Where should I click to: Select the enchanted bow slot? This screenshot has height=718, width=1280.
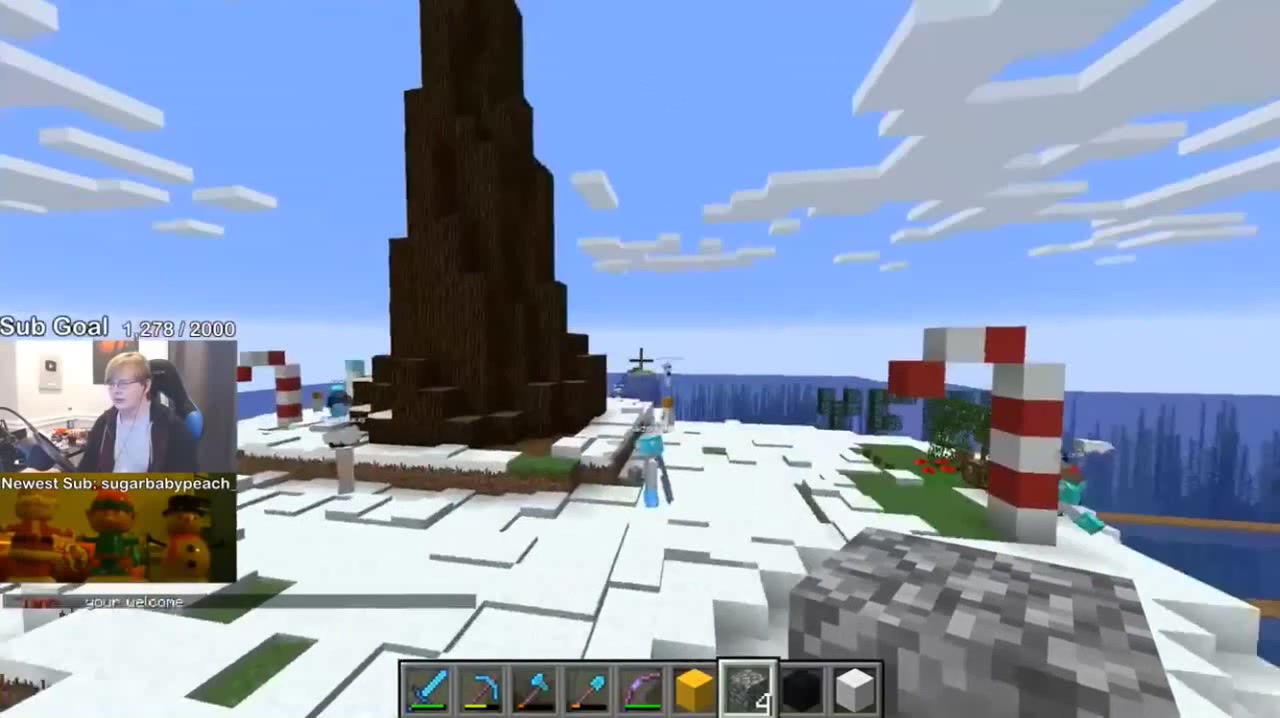pos(641,690)
